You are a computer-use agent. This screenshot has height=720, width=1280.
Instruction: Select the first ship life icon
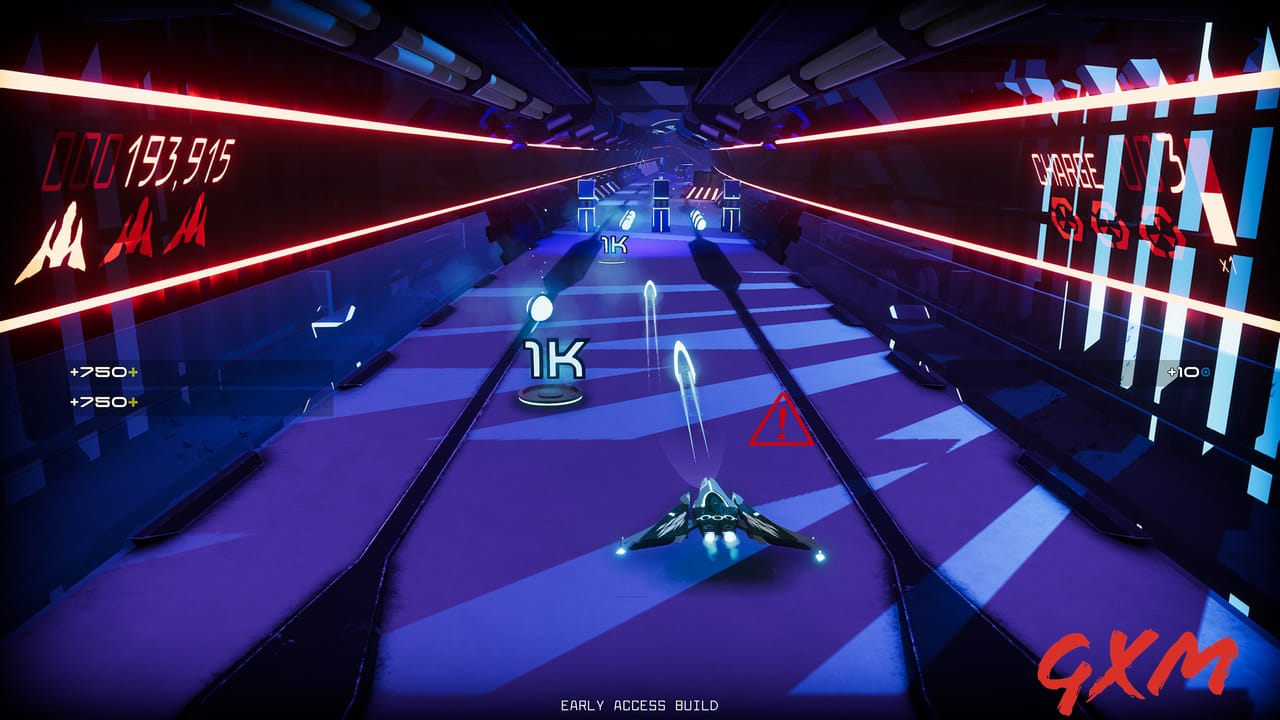60,232
